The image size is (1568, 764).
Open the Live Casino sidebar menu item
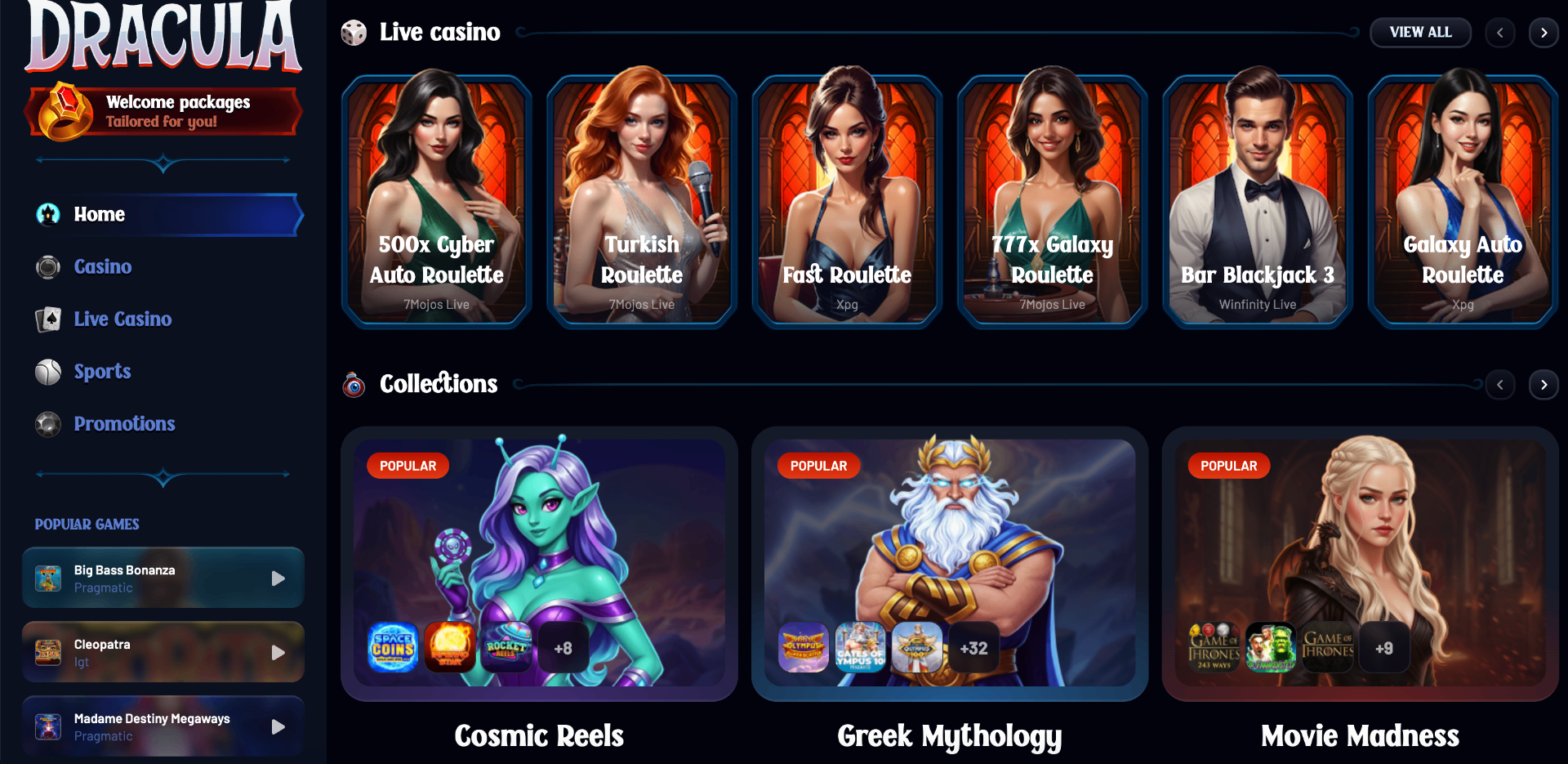[122, 319]
